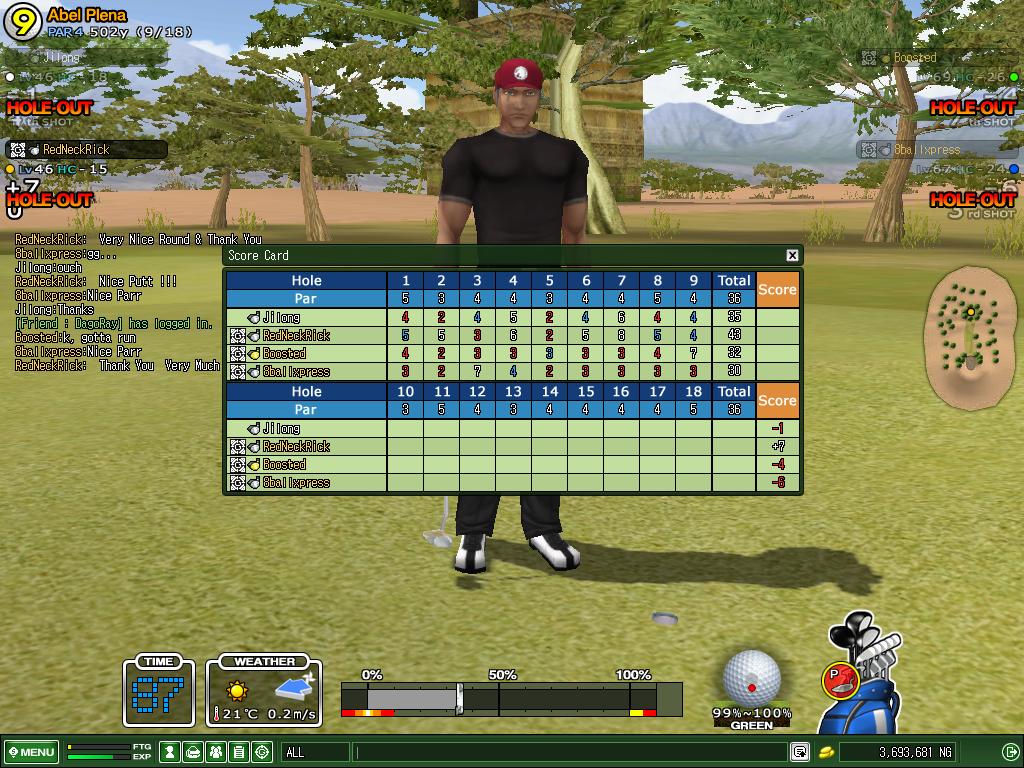Click the chat text input field
Viewport: 1024px width, 768px height.
tap(570, 752)
